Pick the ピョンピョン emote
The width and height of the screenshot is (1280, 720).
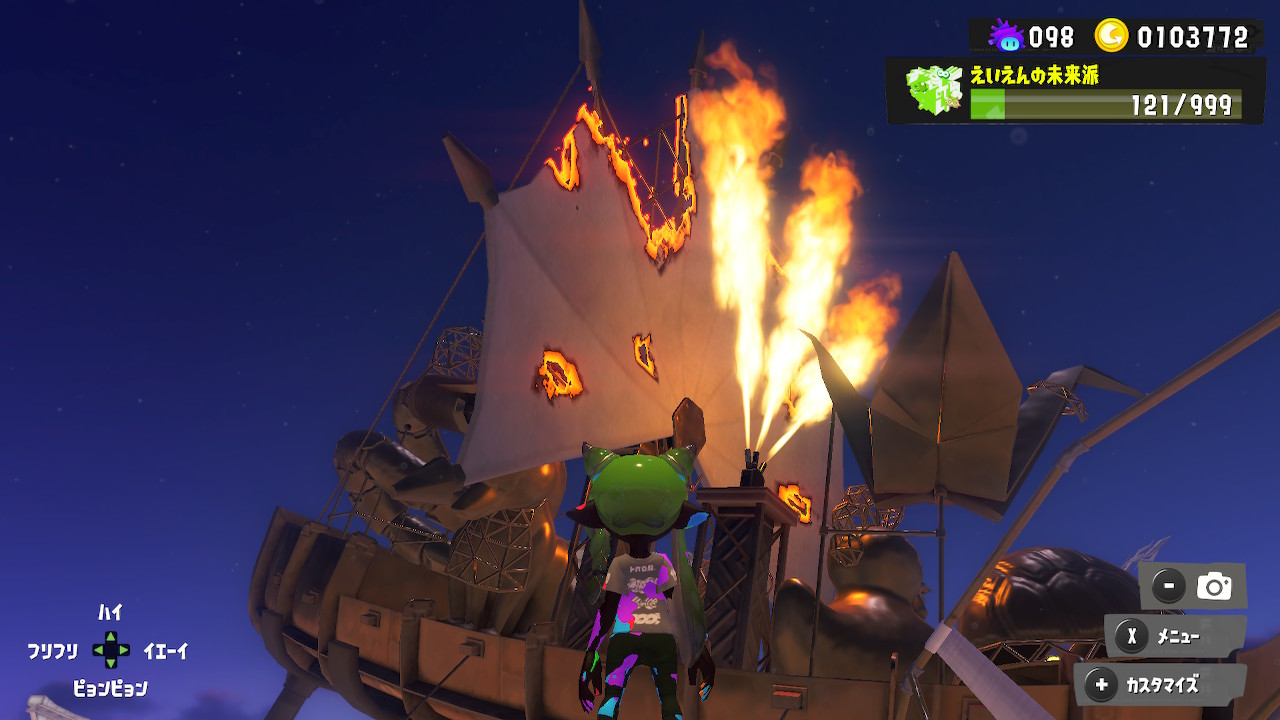tap(110, 688)
